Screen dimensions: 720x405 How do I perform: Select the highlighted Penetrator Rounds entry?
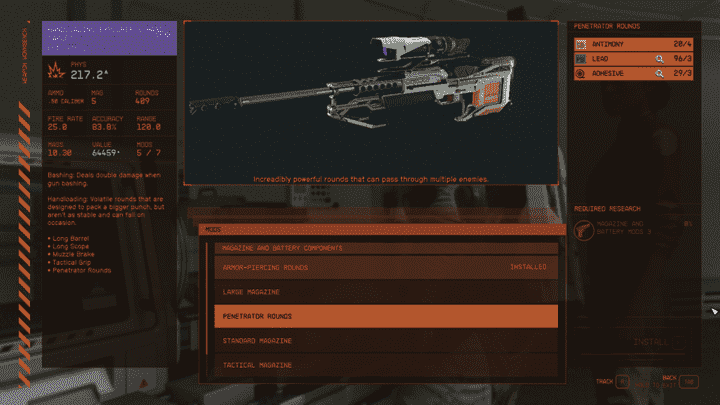(385, 317)
